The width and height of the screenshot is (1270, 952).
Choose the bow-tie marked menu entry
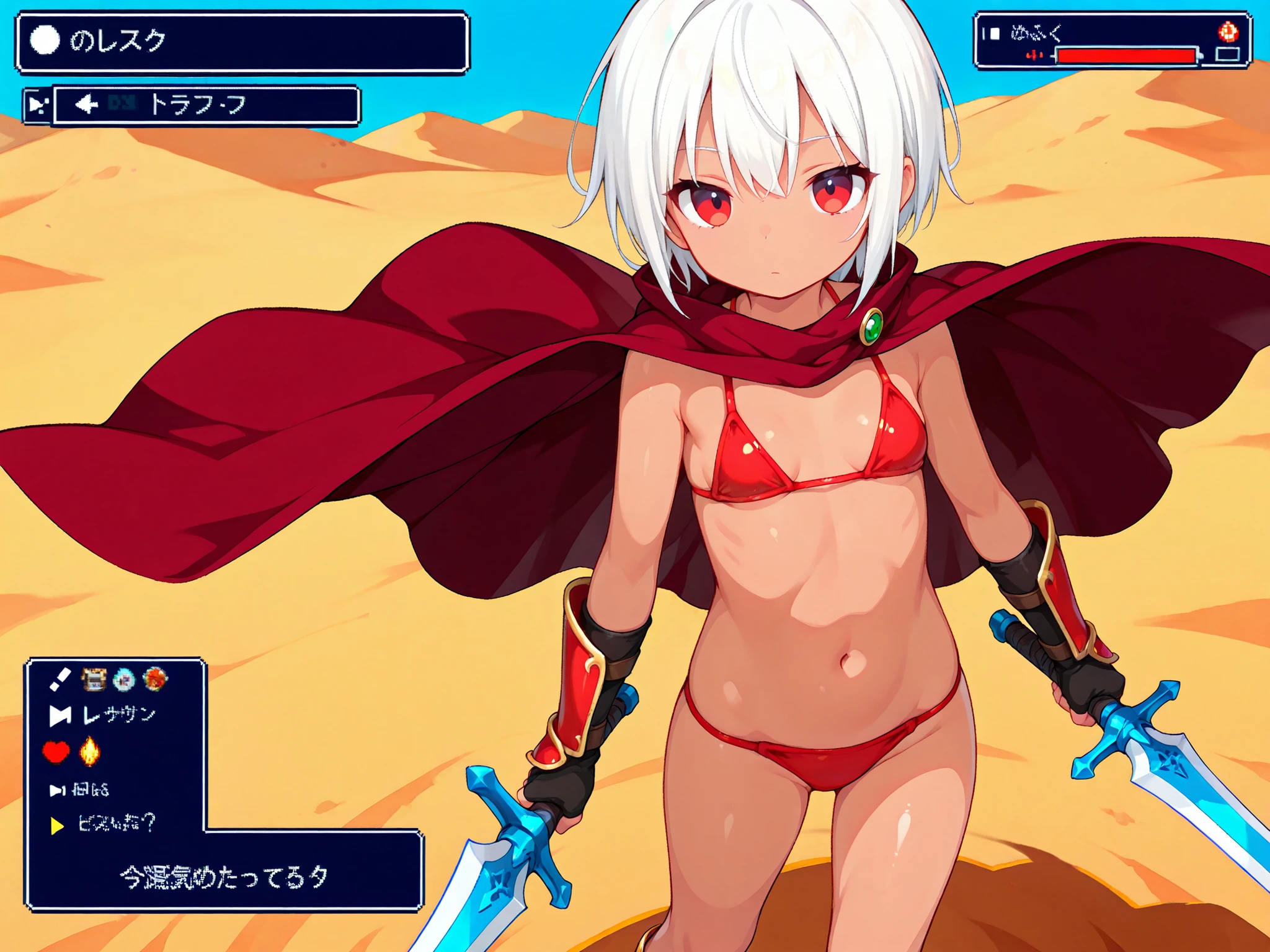(102, 716)
